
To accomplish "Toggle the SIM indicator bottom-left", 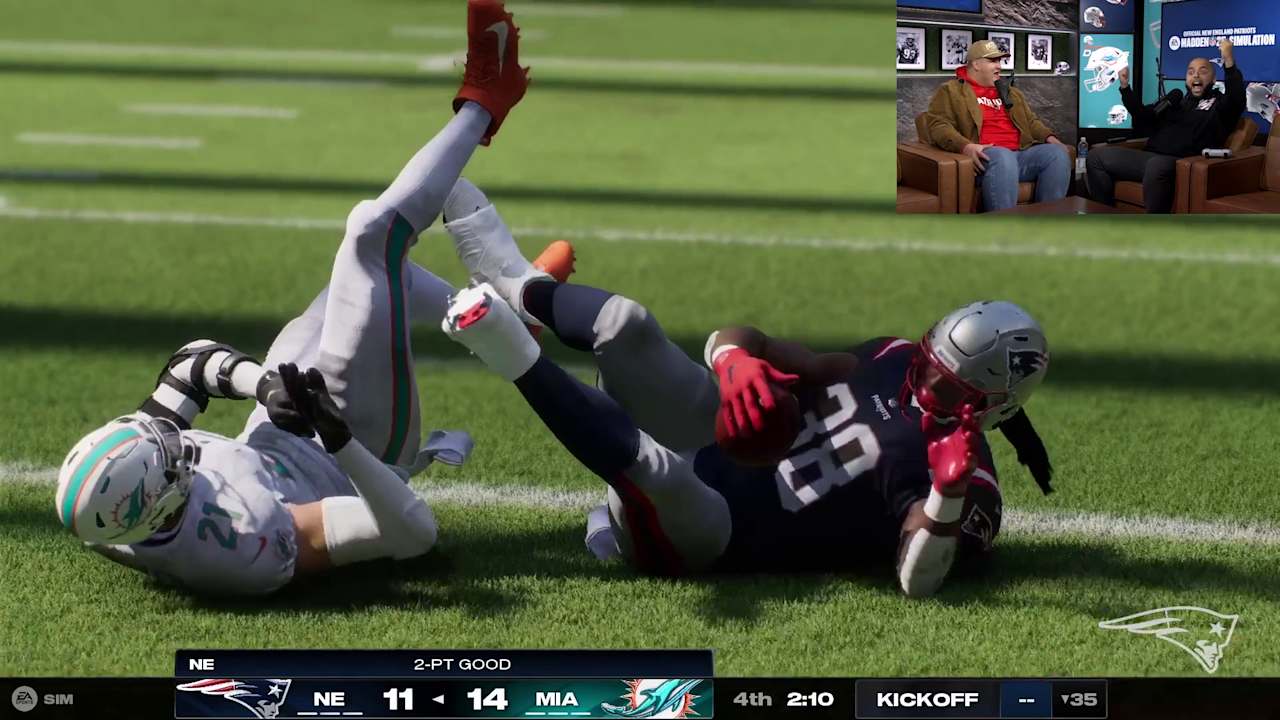I will click(57, 699).
